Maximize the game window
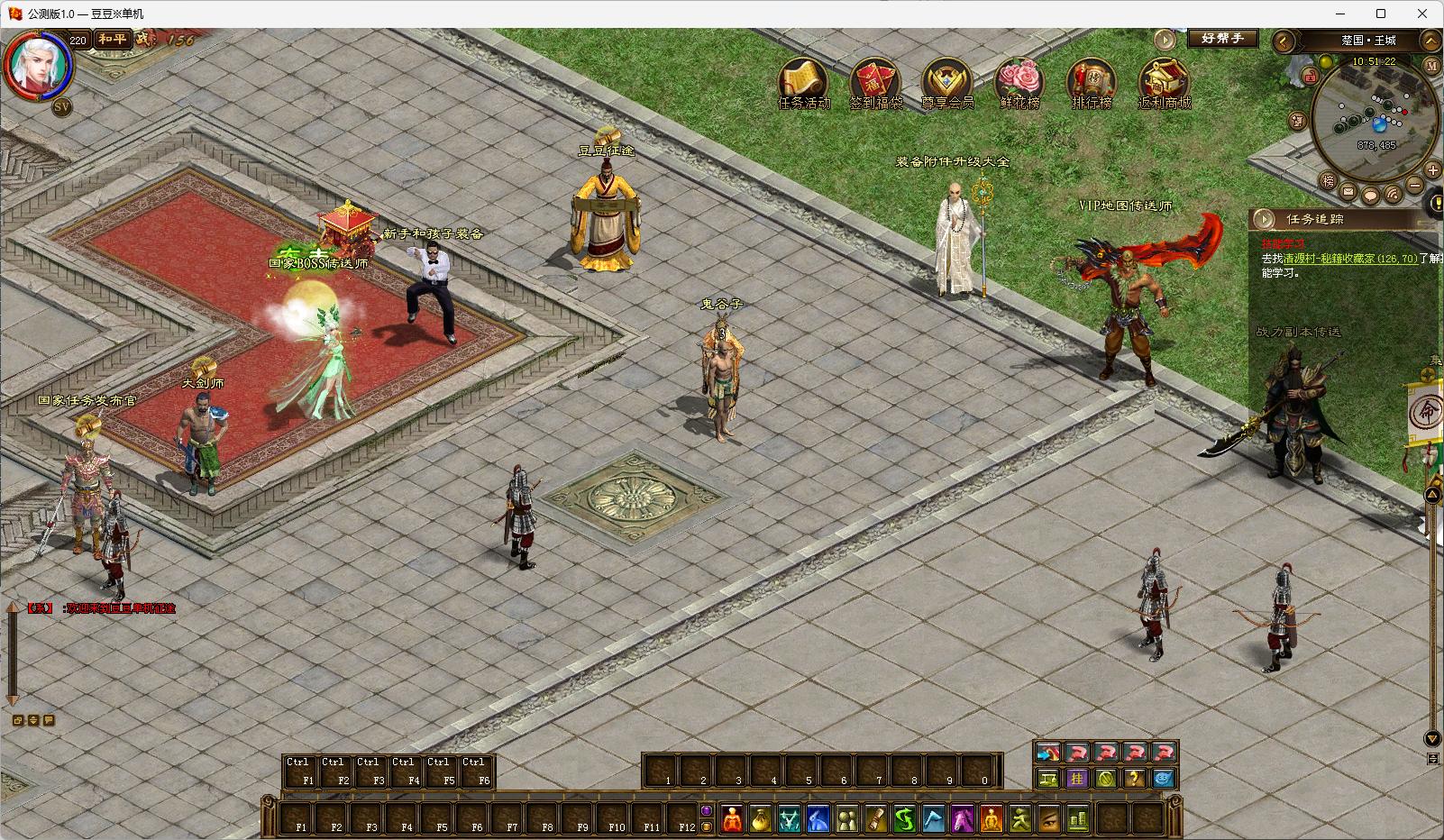The height and width of the screenshot is (840, 1444). point(1381,14)
